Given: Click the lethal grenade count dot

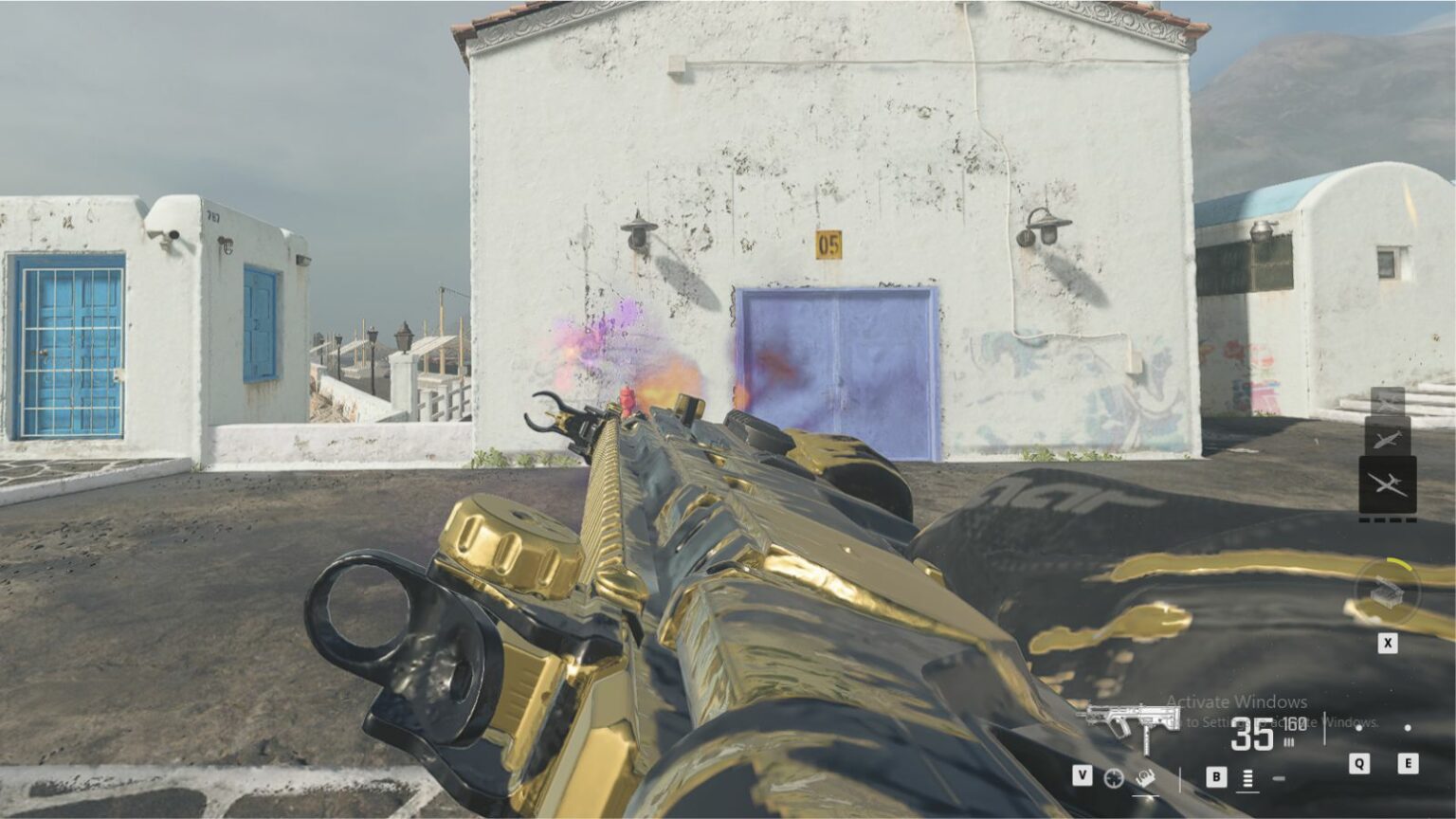Looking at the screenshot, I should 1409,728.
